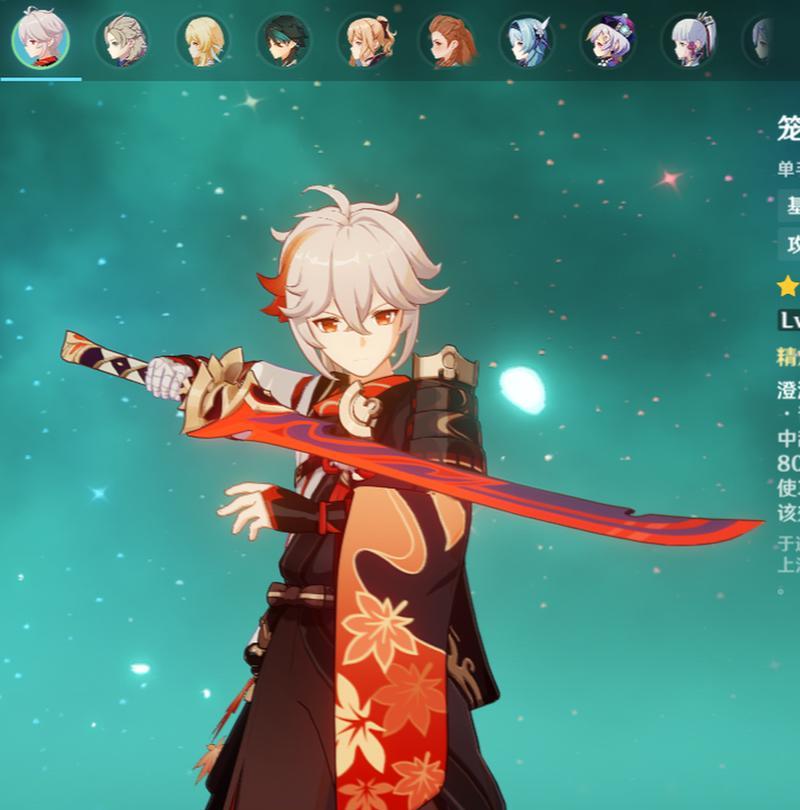The width and height of the screenshot is (800, 810).
Task: Select Kazuha's portrait in the character bar
Action: point(40,40)
